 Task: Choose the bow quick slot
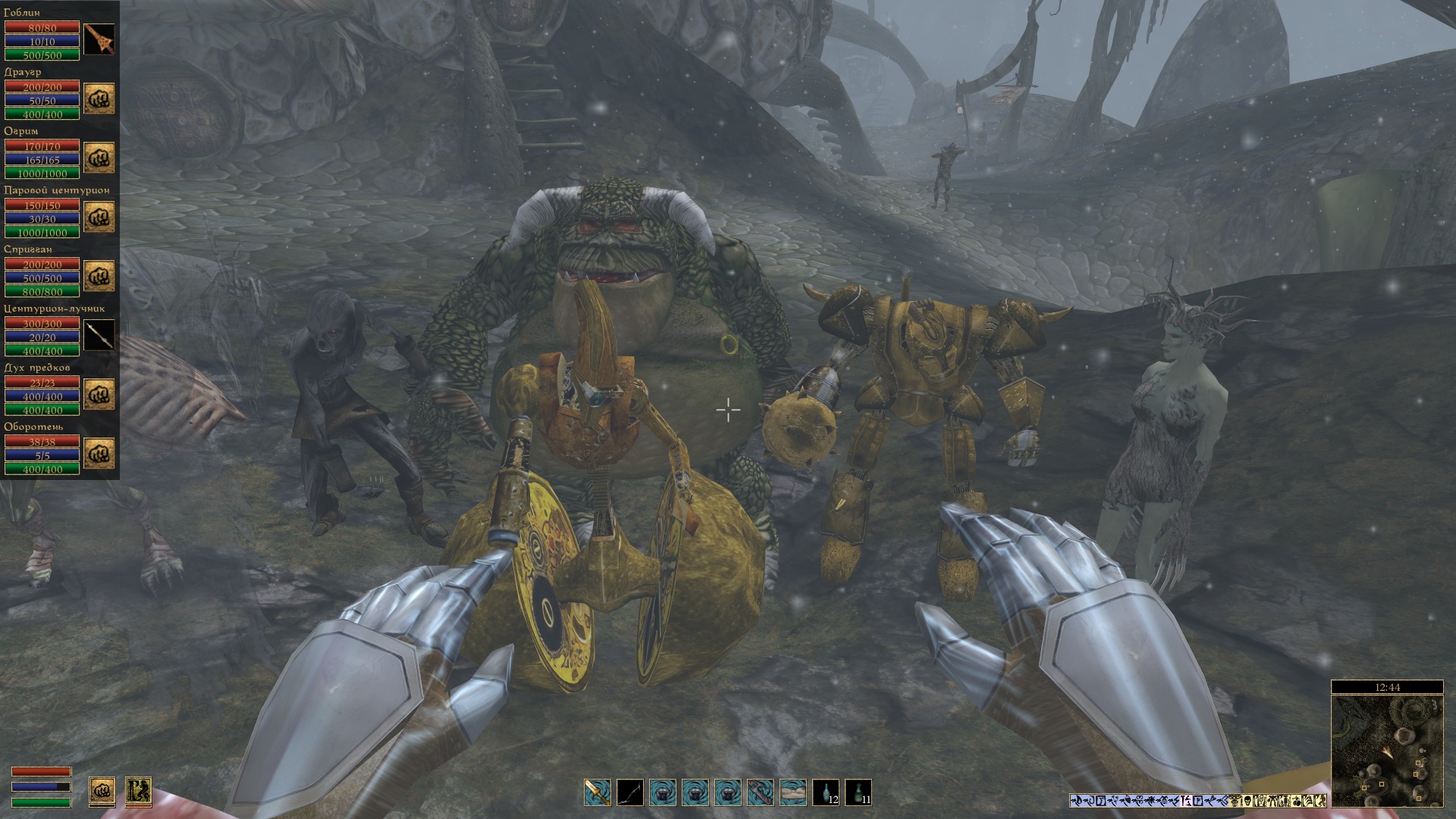pyautogui.click(x=630, y=792)
